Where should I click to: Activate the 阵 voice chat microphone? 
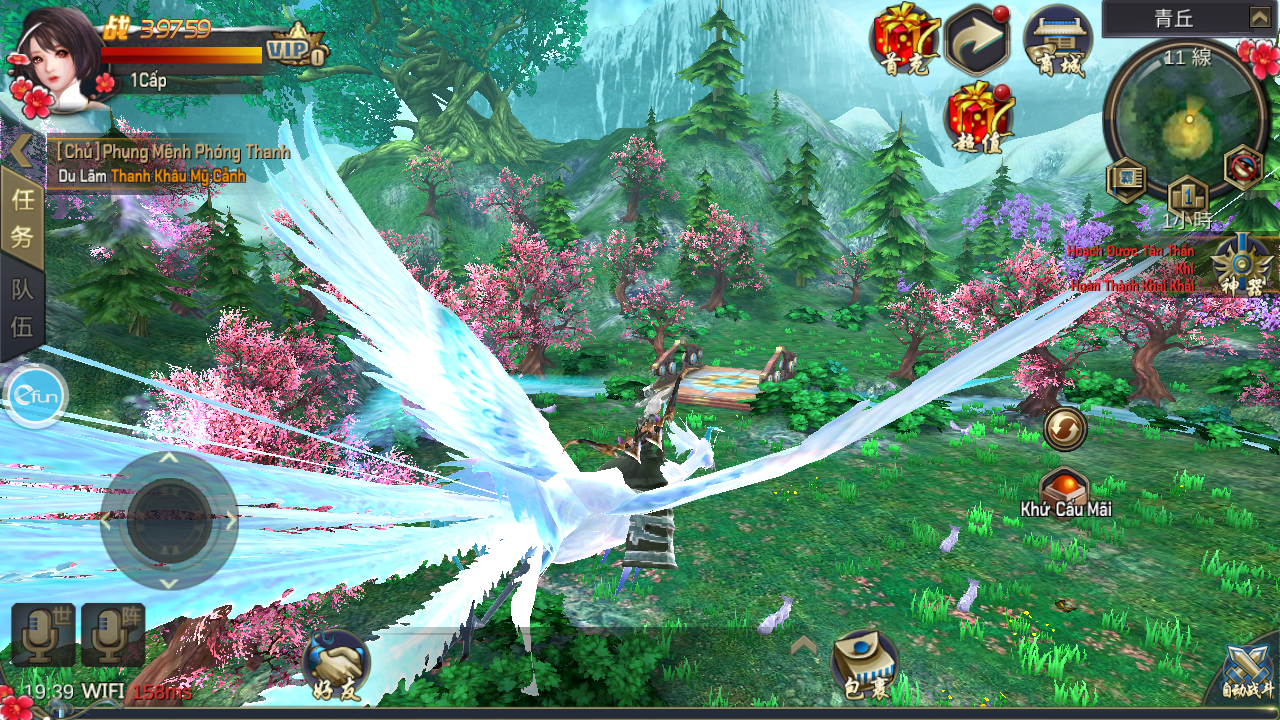(x=113, y=634)
